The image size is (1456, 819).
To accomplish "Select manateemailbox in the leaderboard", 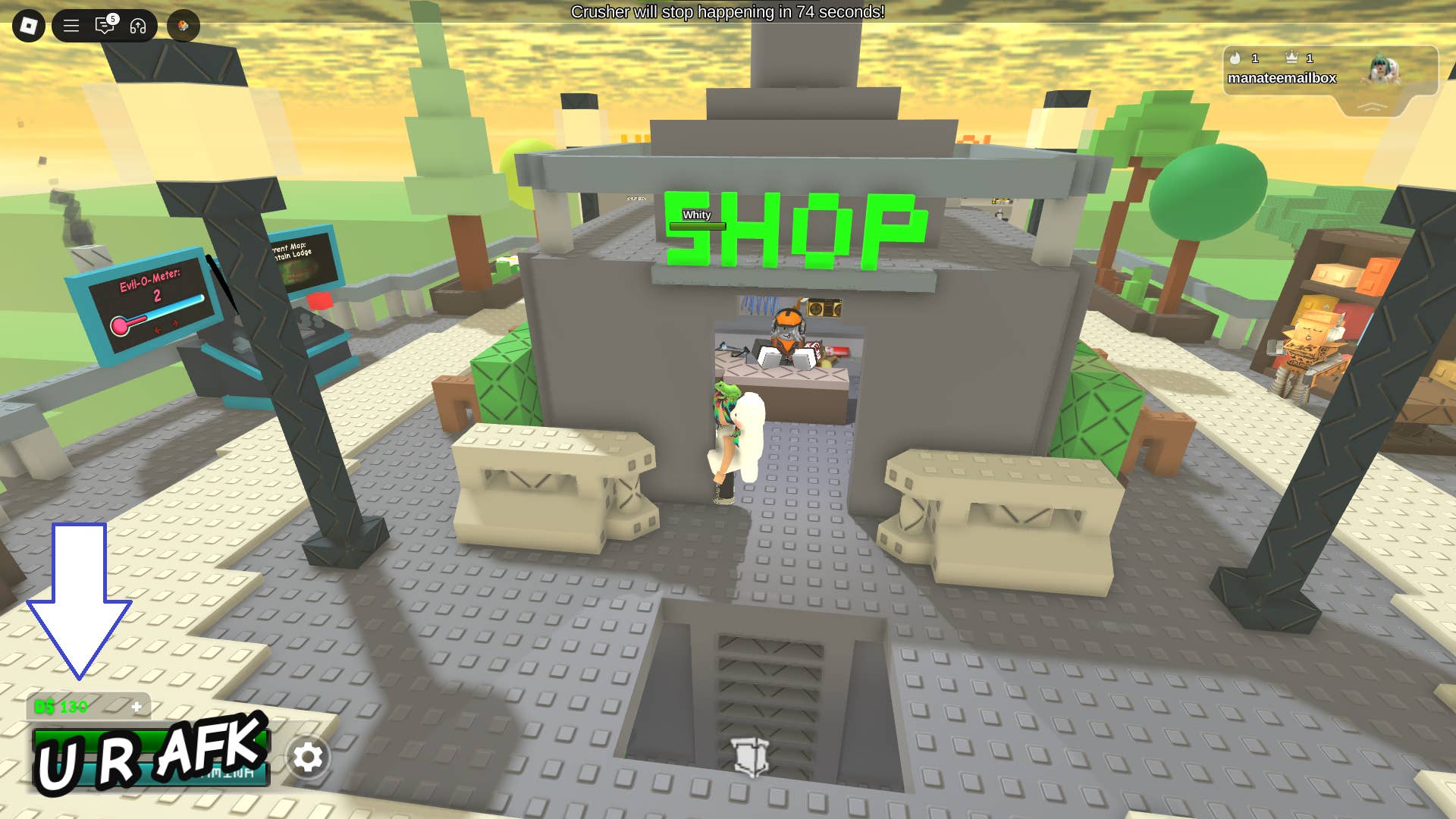I will [x=1282, y=77].
